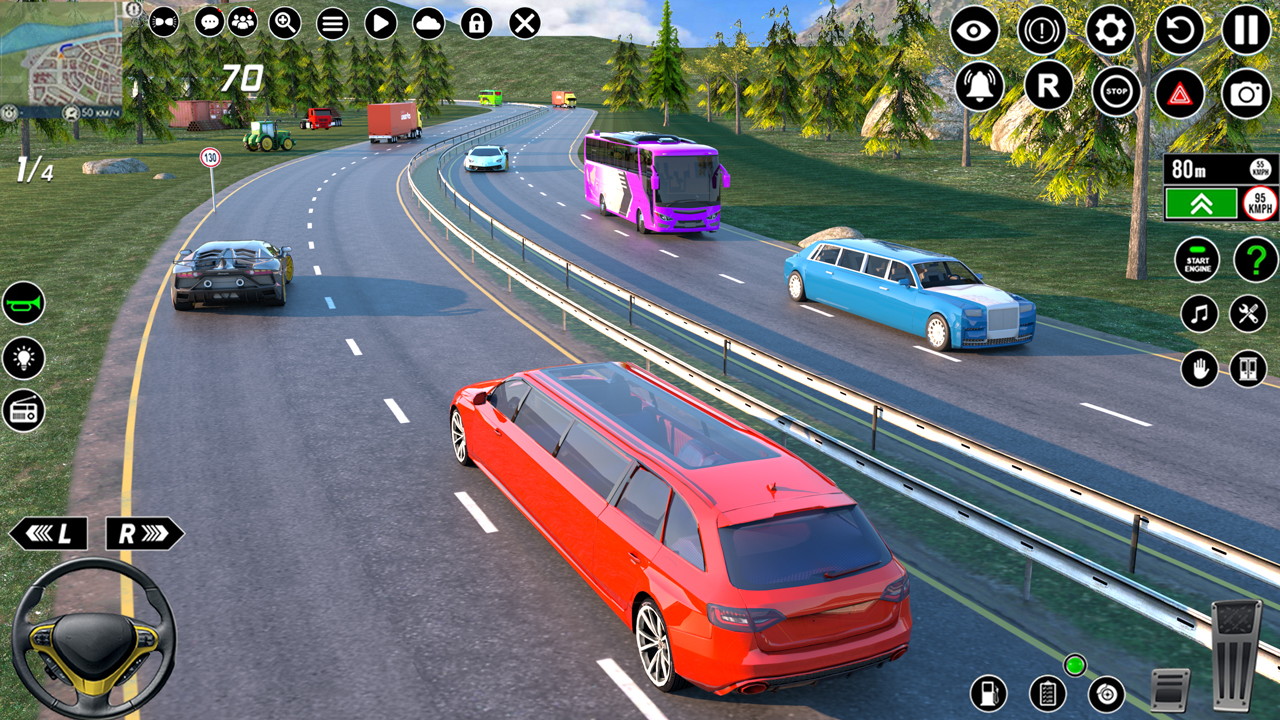This screenshot has width=1280, height=720.
Task: Shift into reverse with the R button
Action: click(1048, 86)
